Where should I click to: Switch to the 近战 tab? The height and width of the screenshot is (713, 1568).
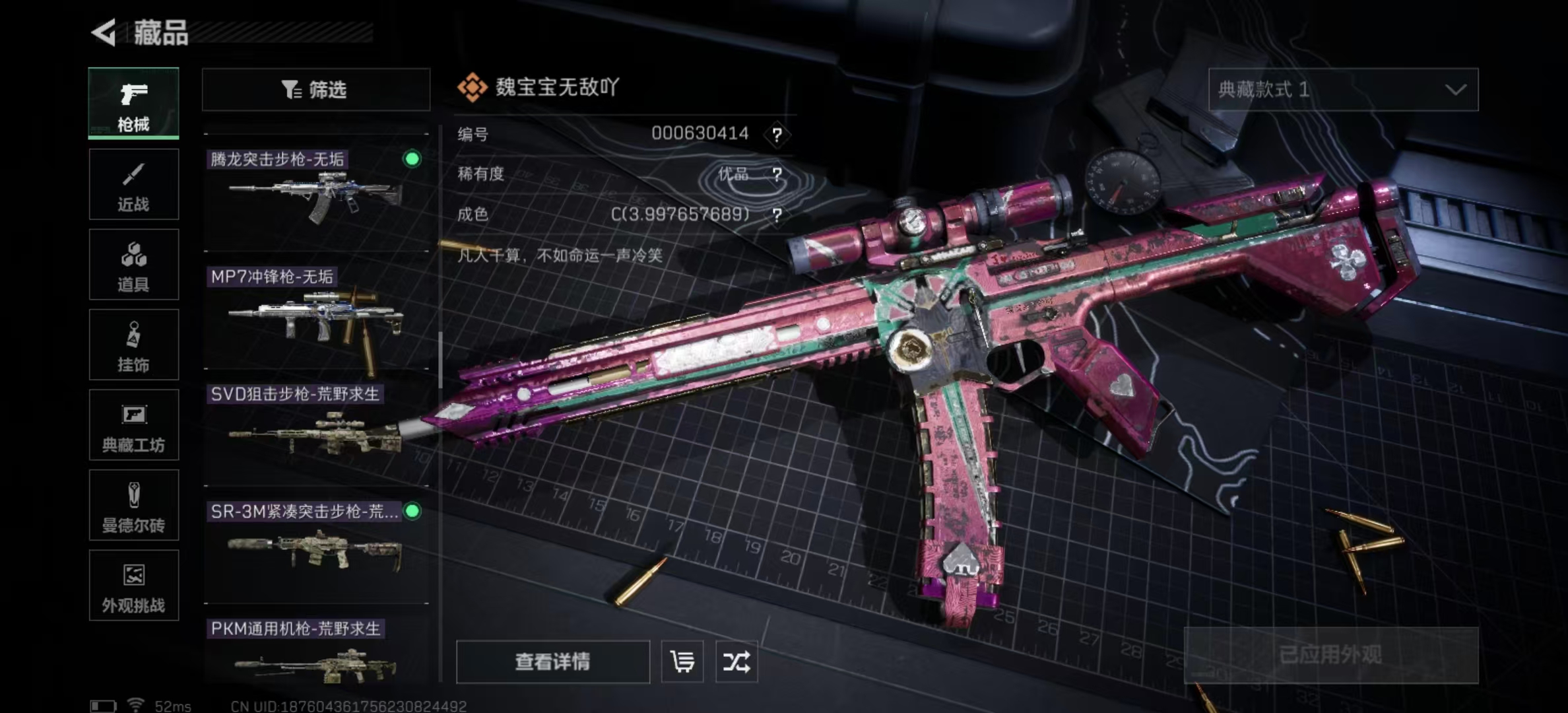pyautogui.click(x=134, y=184)
